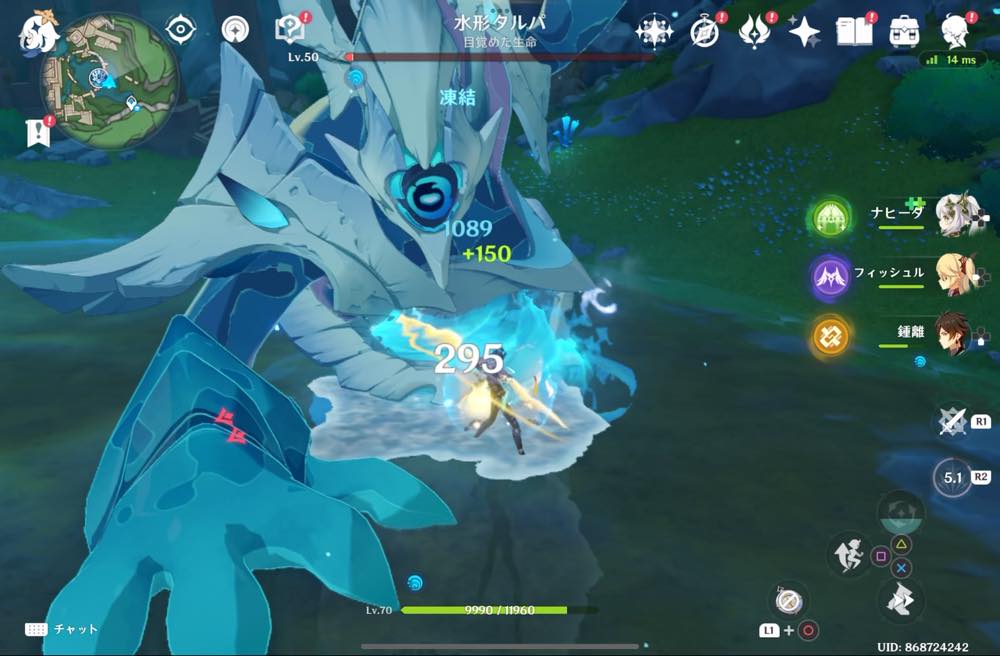Open the compass-shaped adventure icon
Viewport: 1000px width, 656px height.
click(x=705, y=31)
